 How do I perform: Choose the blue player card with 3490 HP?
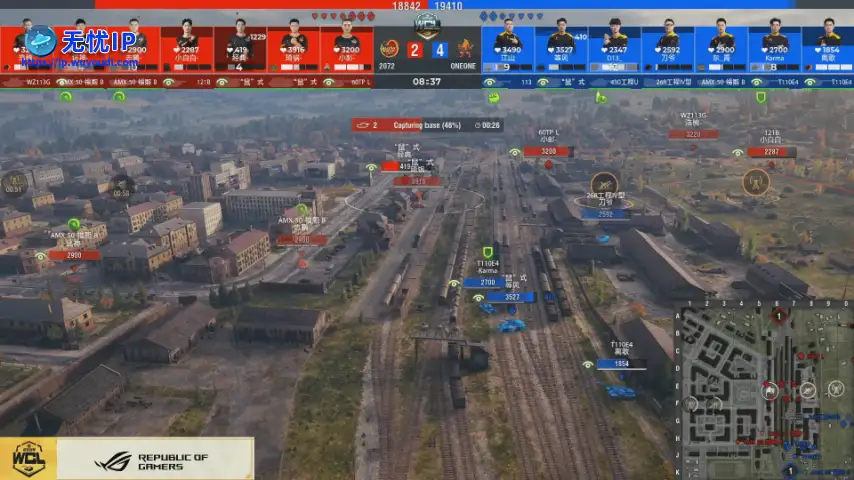508,45
